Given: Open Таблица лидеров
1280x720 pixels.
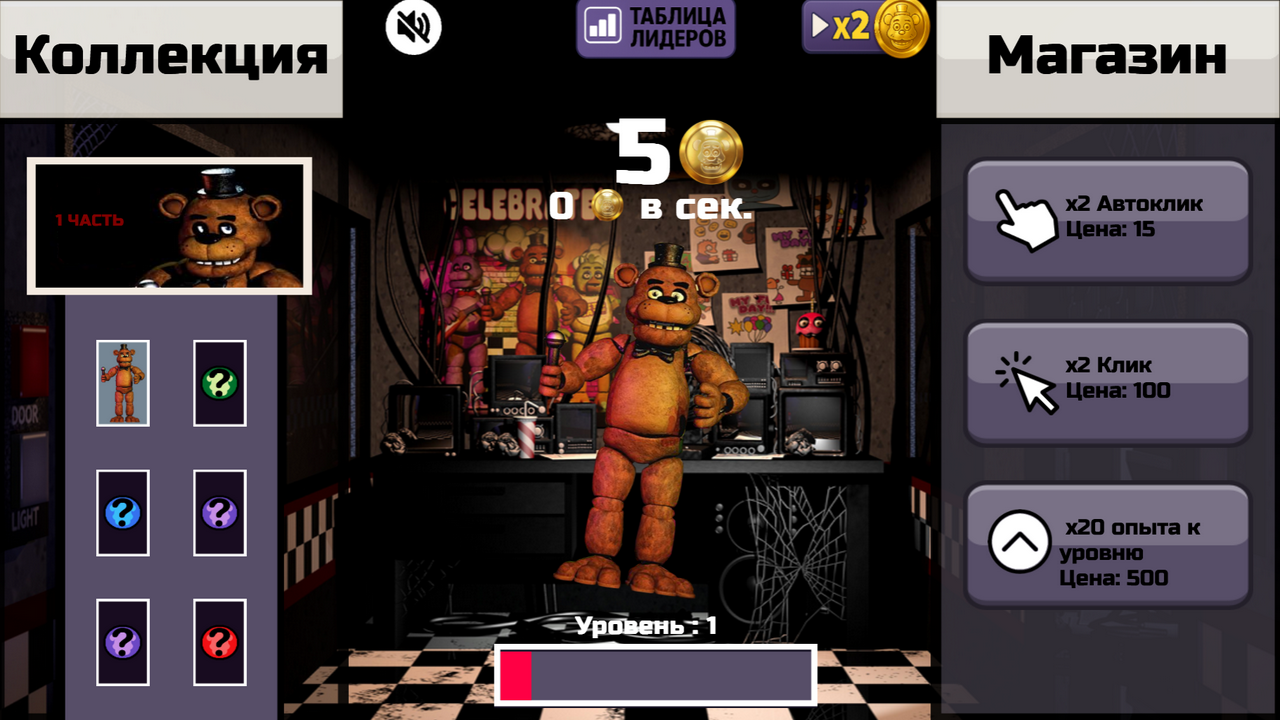Looking at the screenshot, I should pos(655,27).
